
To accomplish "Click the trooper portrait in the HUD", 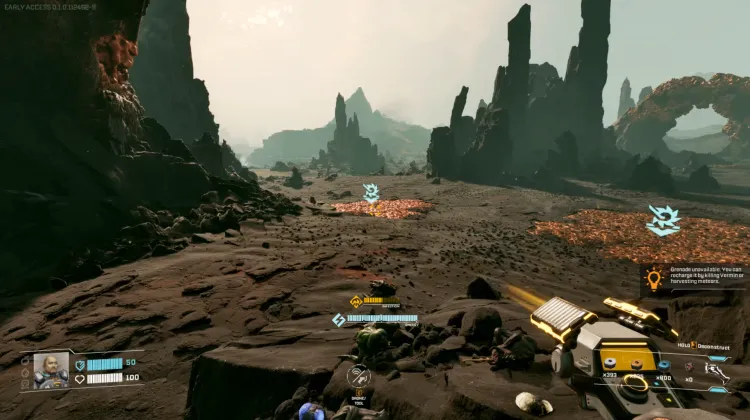I will [51, 370].
